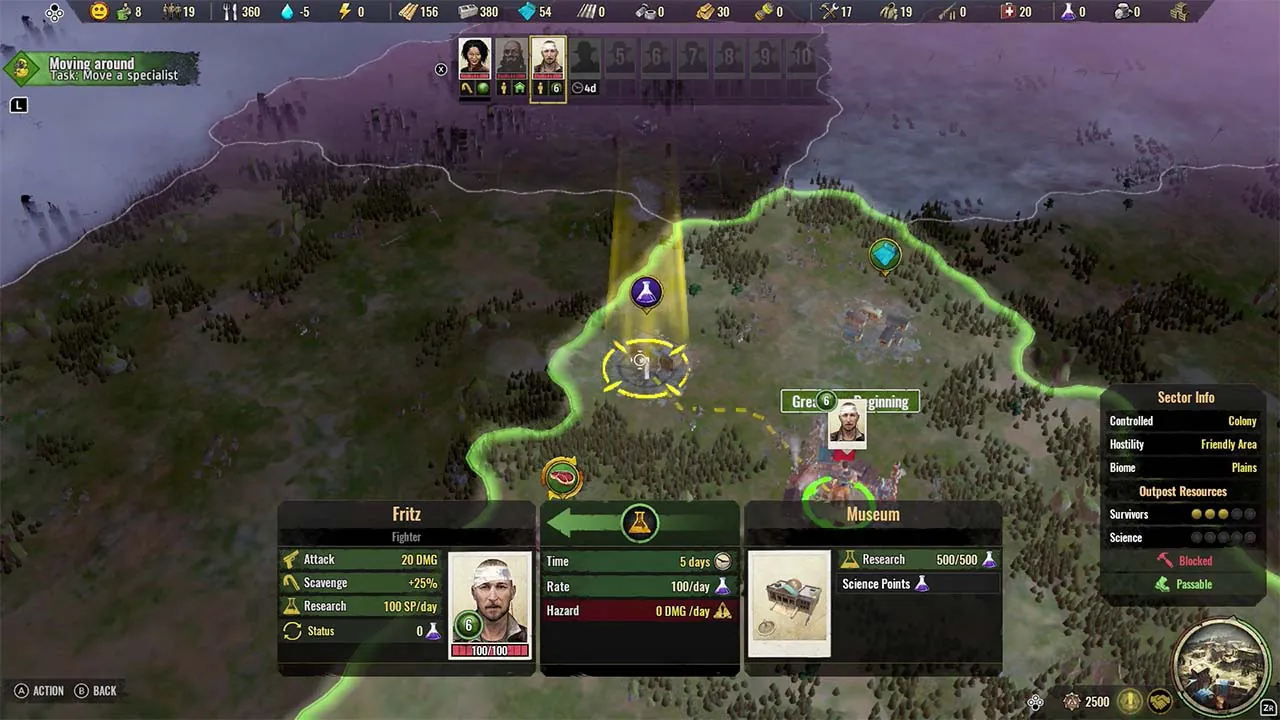Image resolution: width=1280 pixels, height=720 pixels.
Task: Select empty specialist slot number 5
Action: tap(620, 57)
